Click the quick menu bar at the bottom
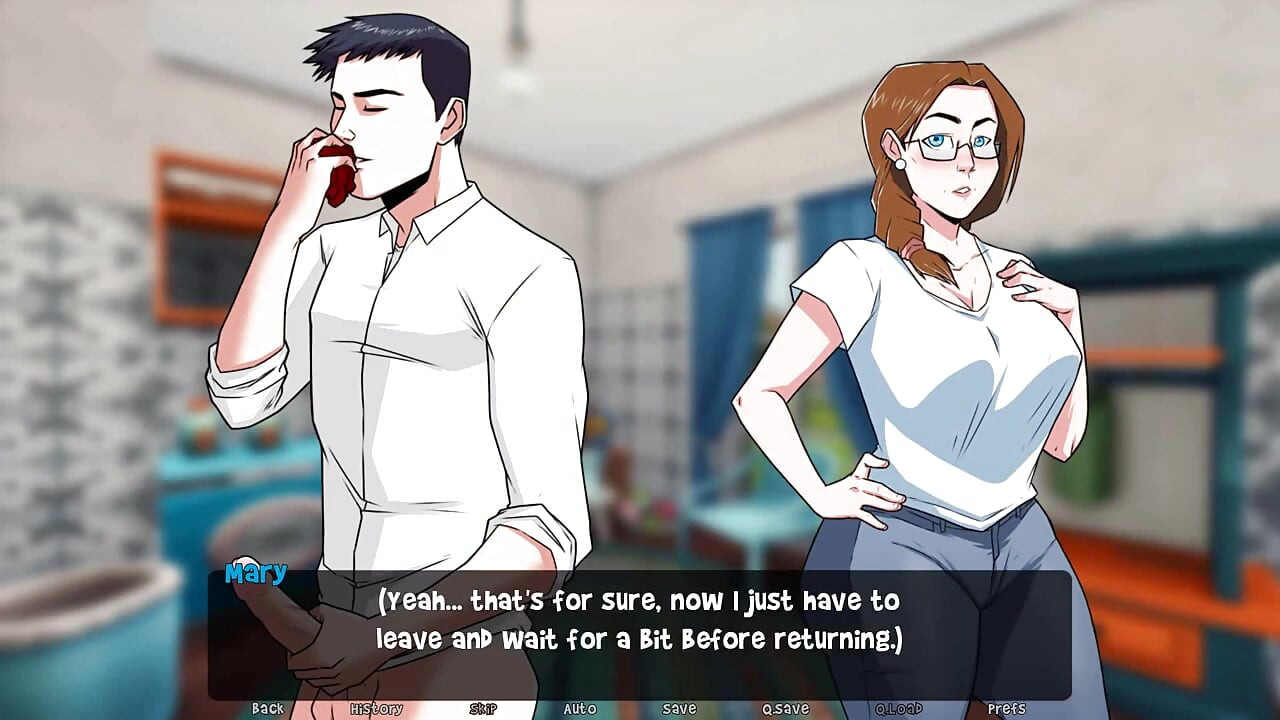1280x720 pixels. 640,708
